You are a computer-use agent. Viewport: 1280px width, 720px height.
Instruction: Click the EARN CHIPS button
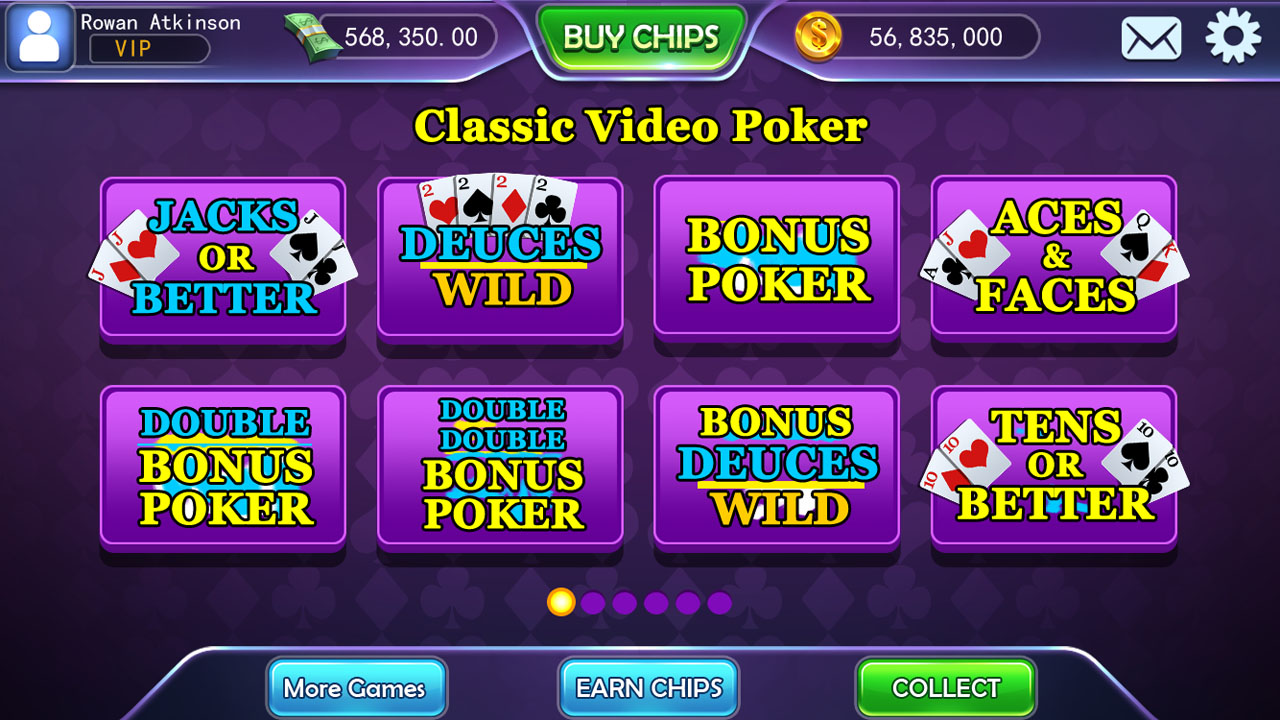coord(648,688)
